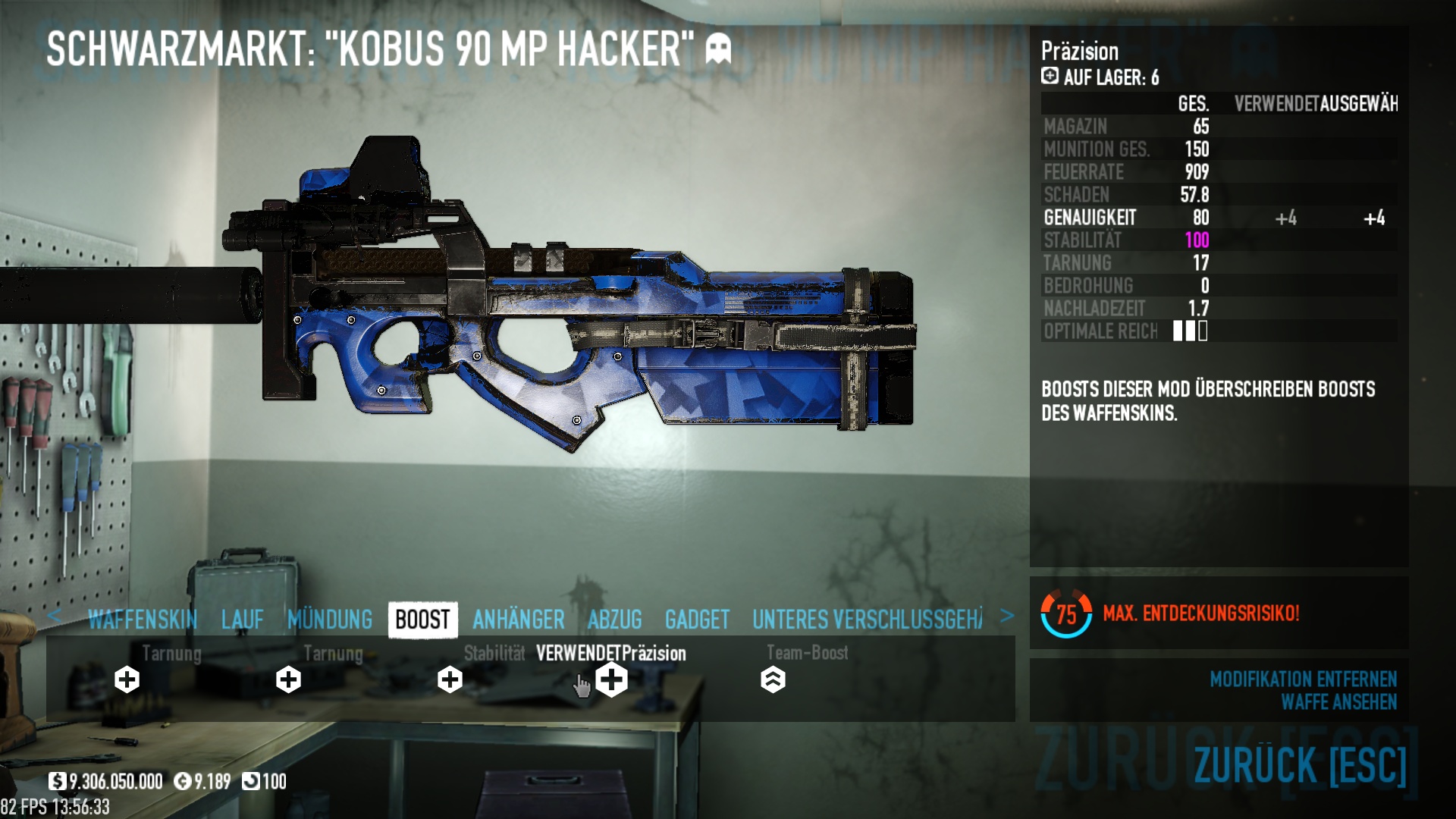This screenshot has width=1456, height=819.
Task: Select the Mündung tab
Action: [x=330, y=620]
